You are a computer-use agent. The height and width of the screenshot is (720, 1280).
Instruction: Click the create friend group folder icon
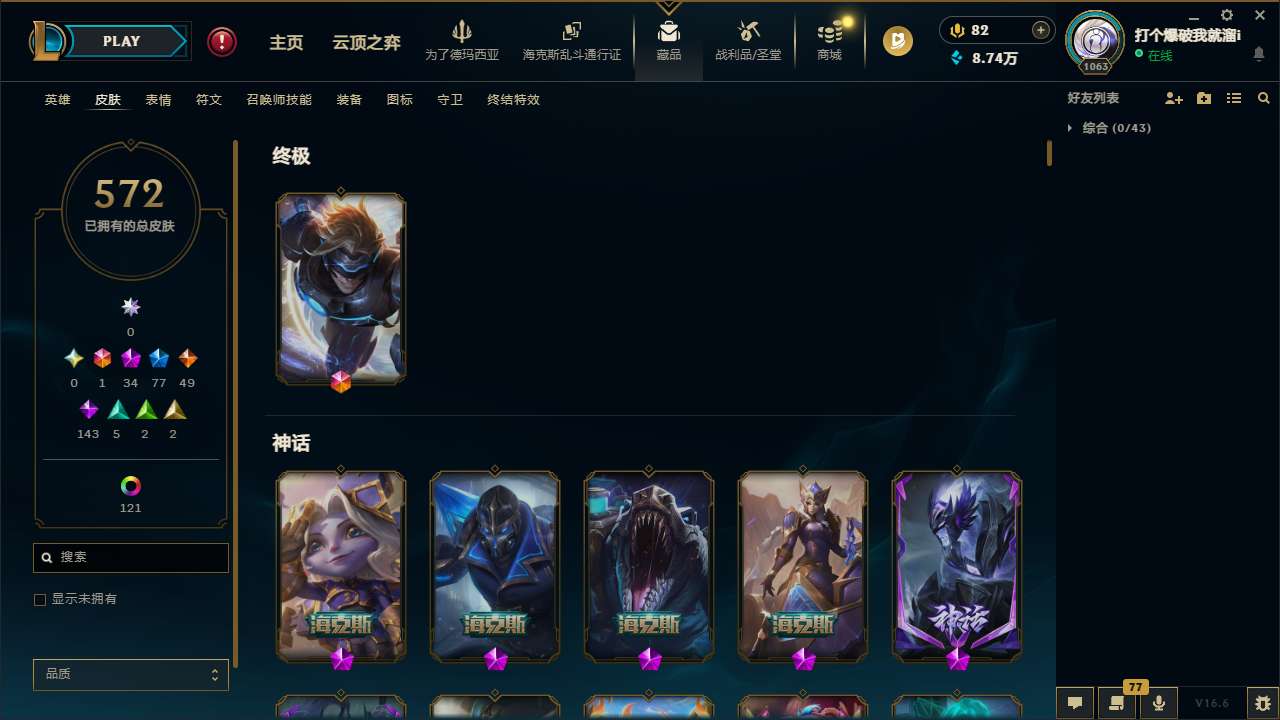[1204, 98]
